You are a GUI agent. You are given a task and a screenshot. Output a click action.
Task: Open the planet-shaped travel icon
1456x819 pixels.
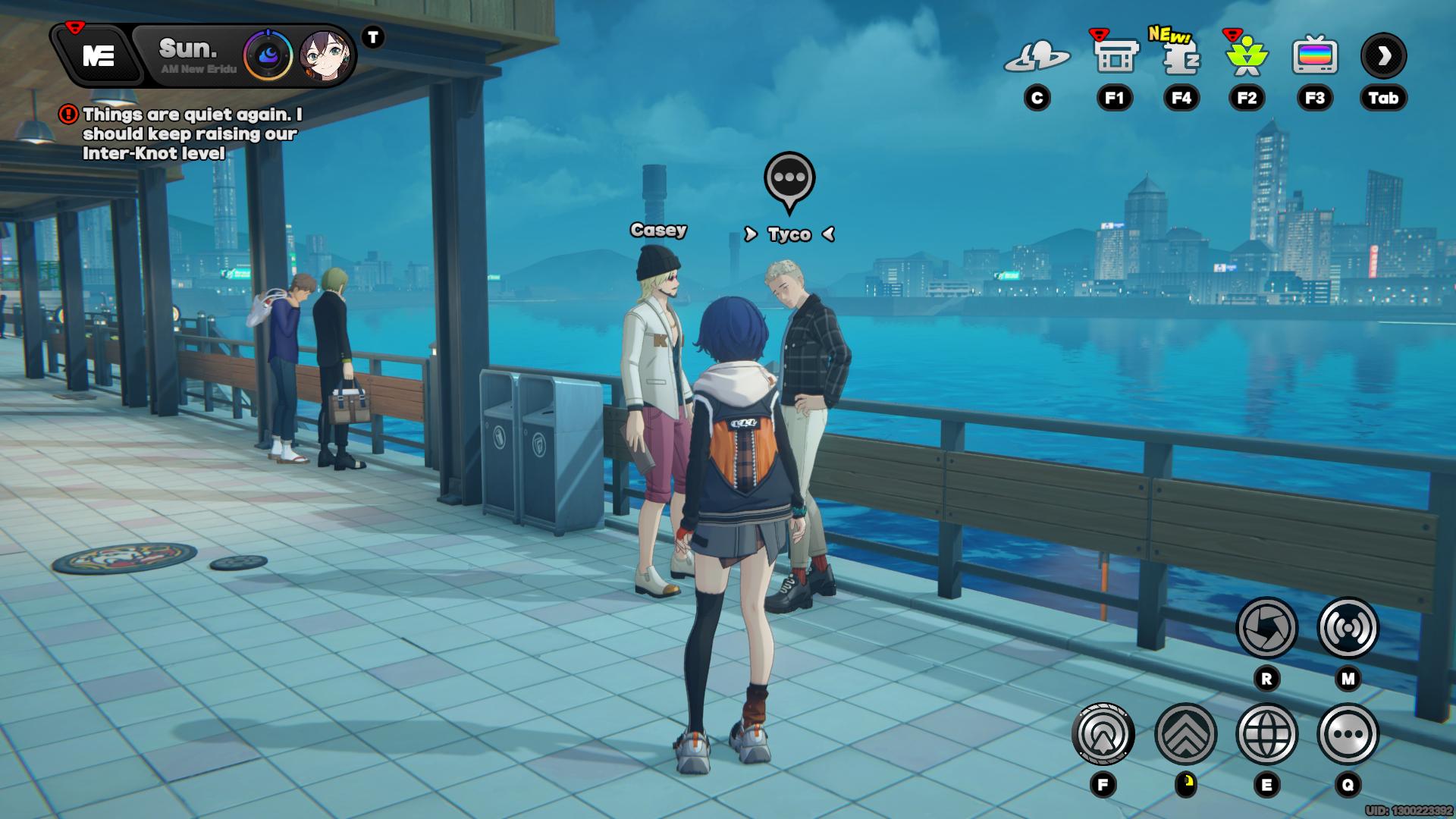coord(1037,56)
